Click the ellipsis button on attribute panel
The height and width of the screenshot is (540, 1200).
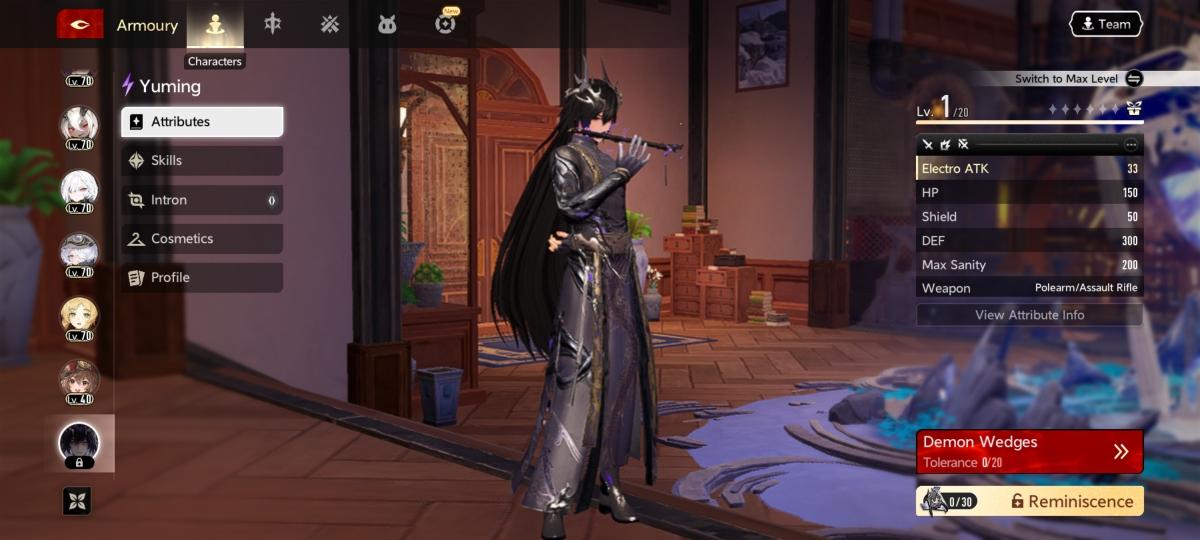(1131, 145)
